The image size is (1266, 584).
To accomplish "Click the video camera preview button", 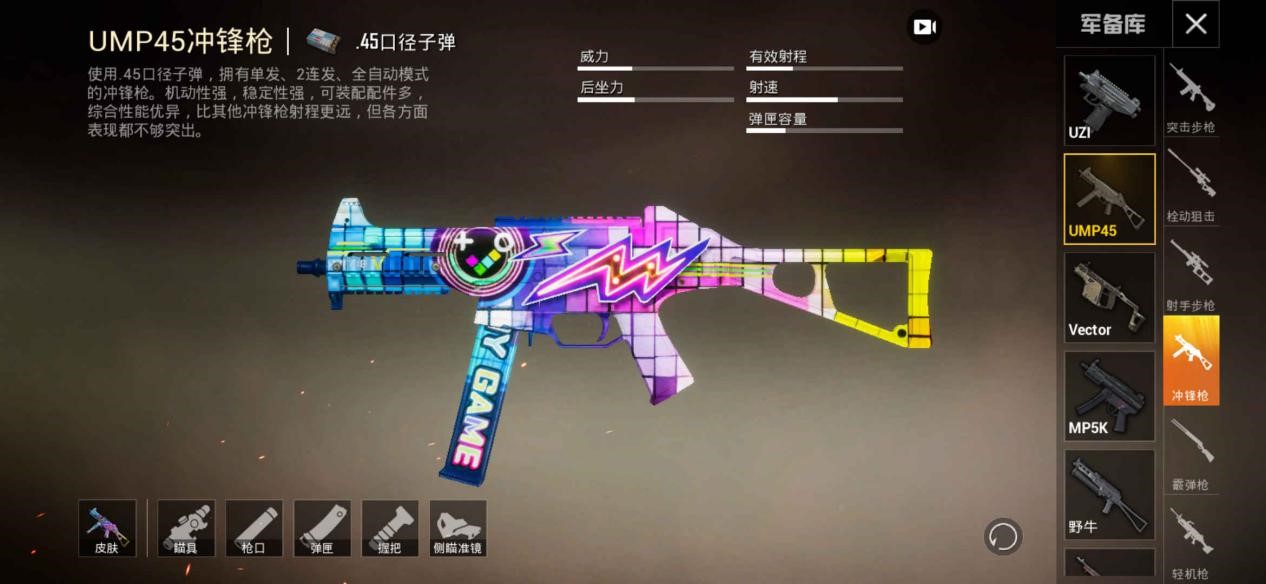I will [924, 27].
